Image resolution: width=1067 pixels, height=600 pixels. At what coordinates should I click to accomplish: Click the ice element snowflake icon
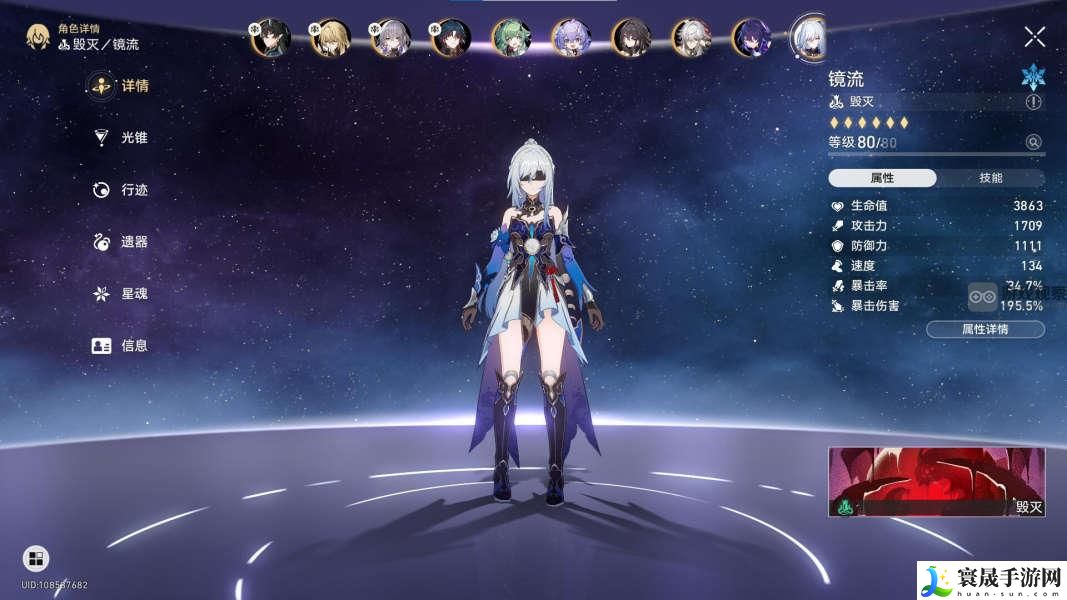tap(1033, 77)
